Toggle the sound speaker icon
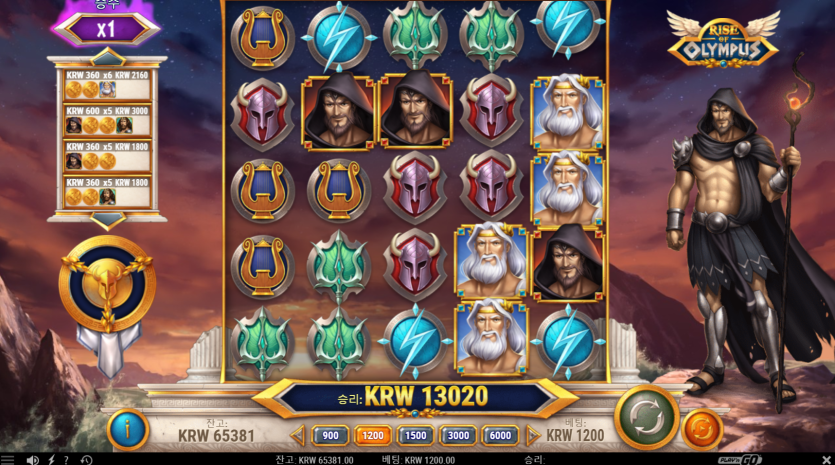Screen dimensions: 835x465 (x=31, y=459)
